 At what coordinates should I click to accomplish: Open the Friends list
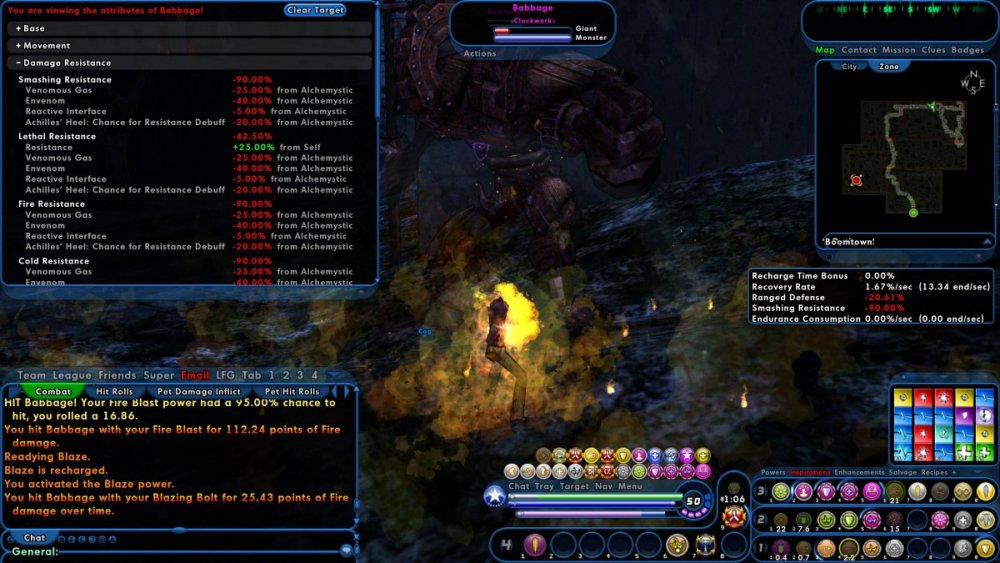(x=118, y=375)
